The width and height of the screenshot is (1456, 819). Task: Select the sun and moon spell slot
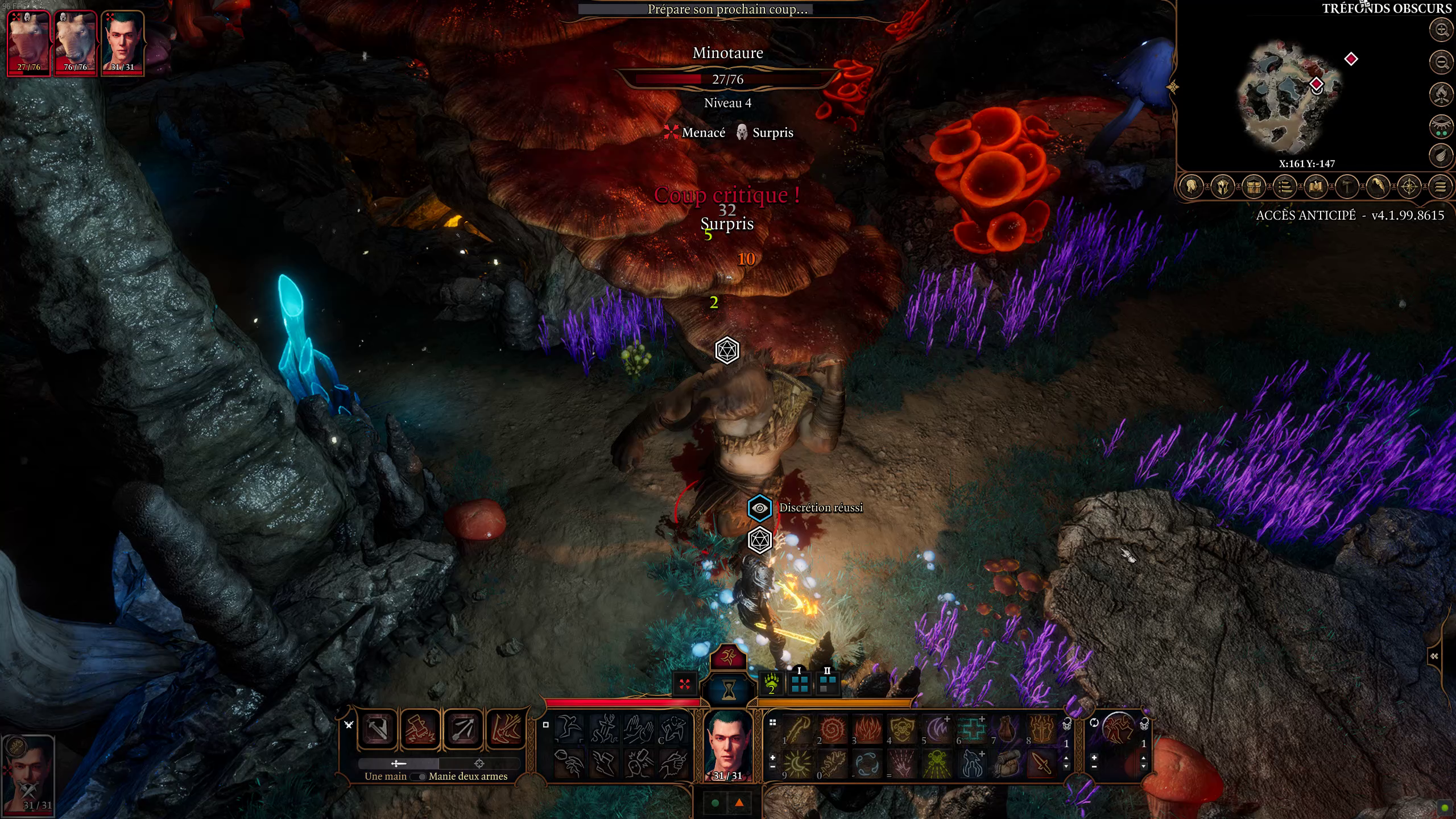[x=797, y=764]
